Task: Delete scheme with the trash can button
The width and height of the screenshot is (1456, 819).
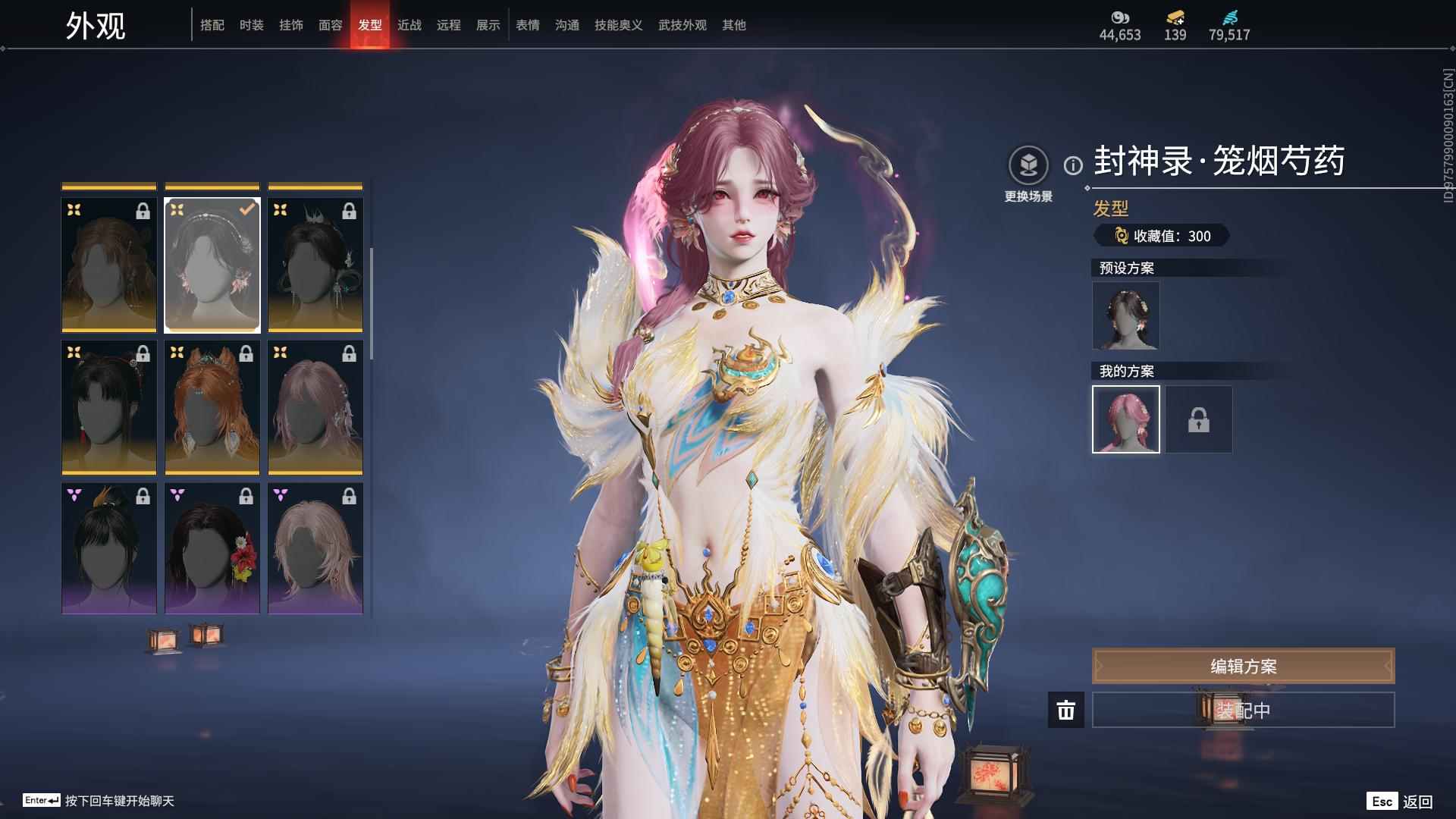Action: [1065, 710]
